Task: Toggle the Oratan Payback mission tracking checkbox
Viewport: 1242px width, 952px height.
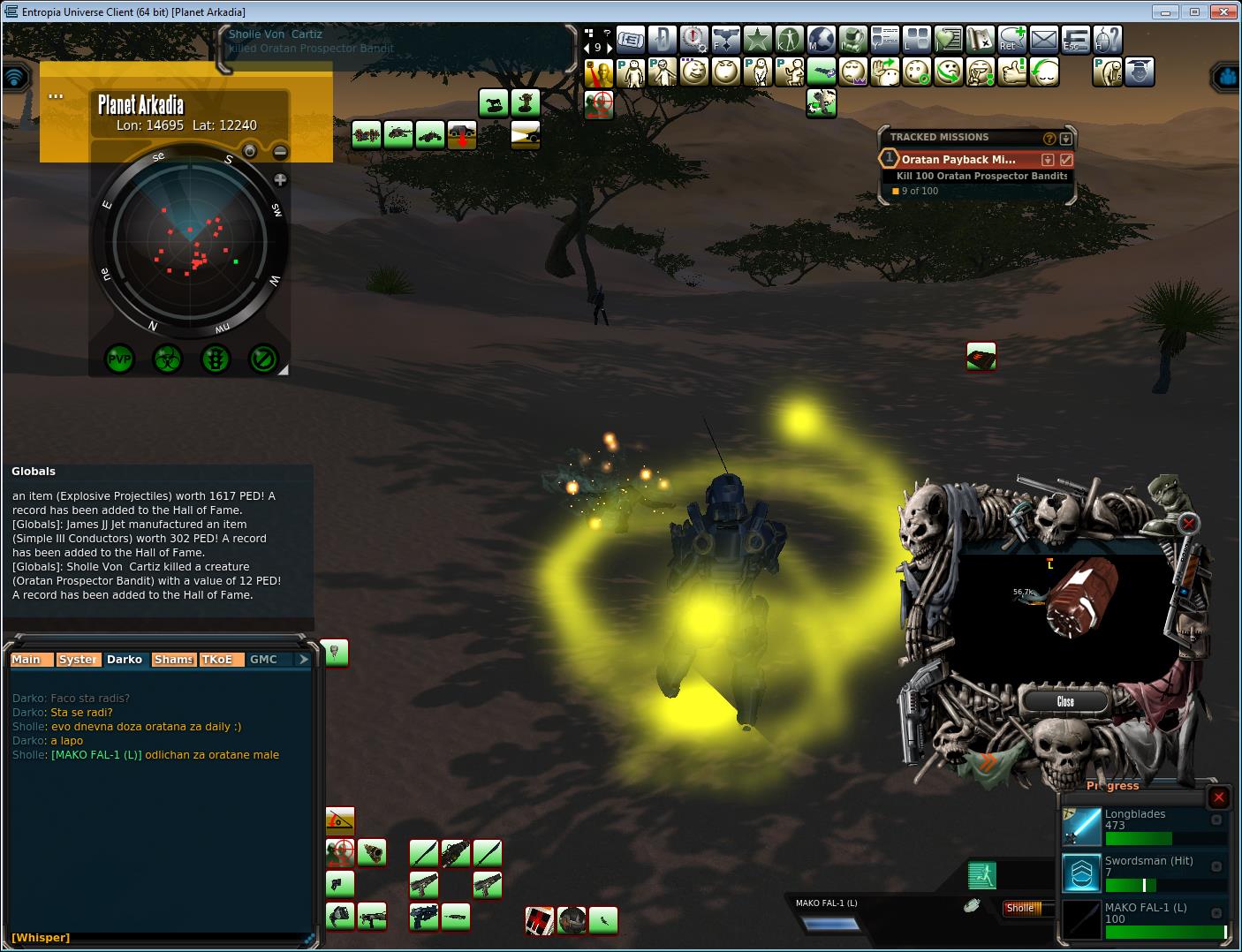Action: click(x=1066, y=160)
